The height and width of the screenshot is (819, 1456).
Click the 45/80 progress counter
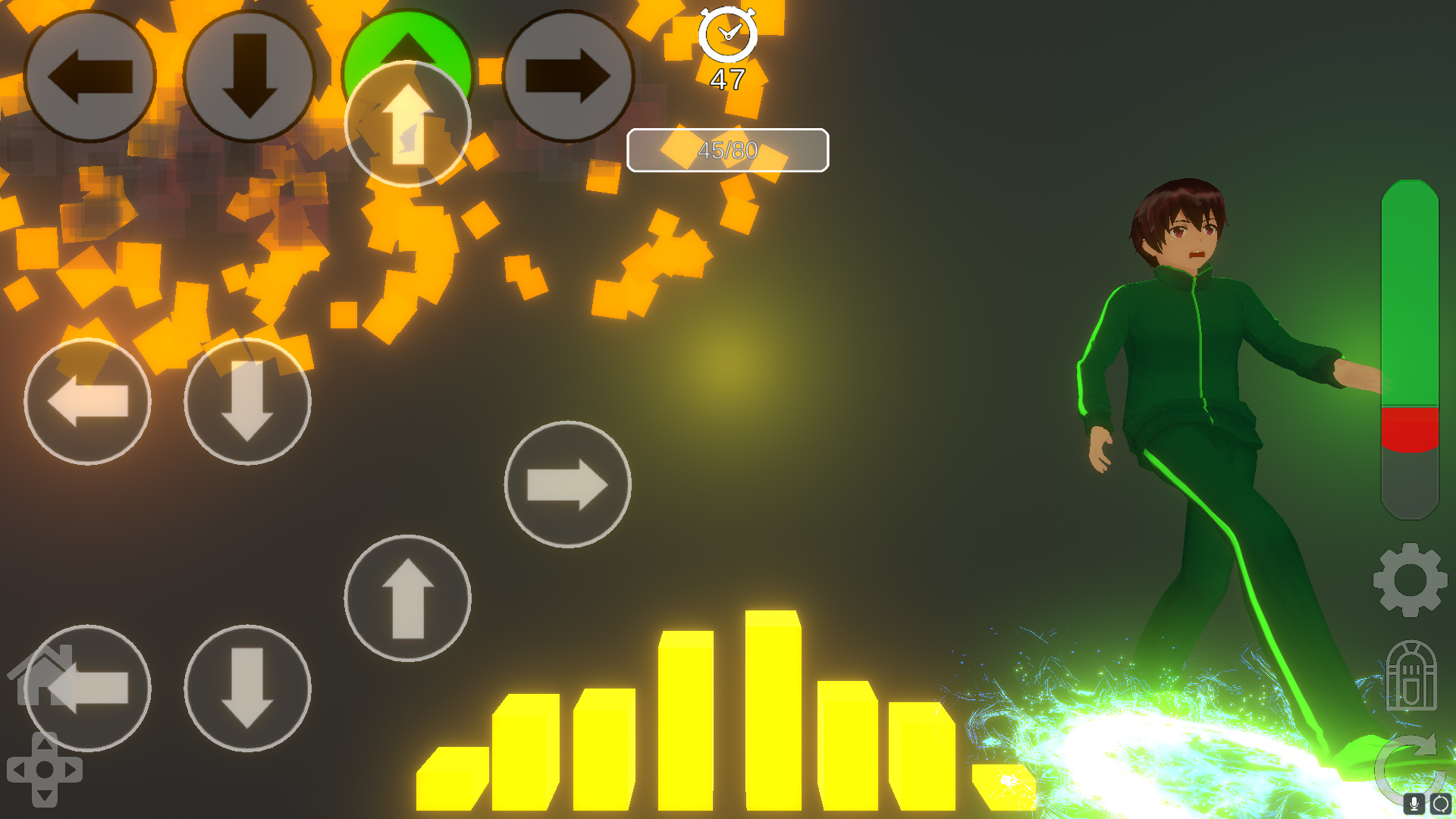click(x=727, y=150)
